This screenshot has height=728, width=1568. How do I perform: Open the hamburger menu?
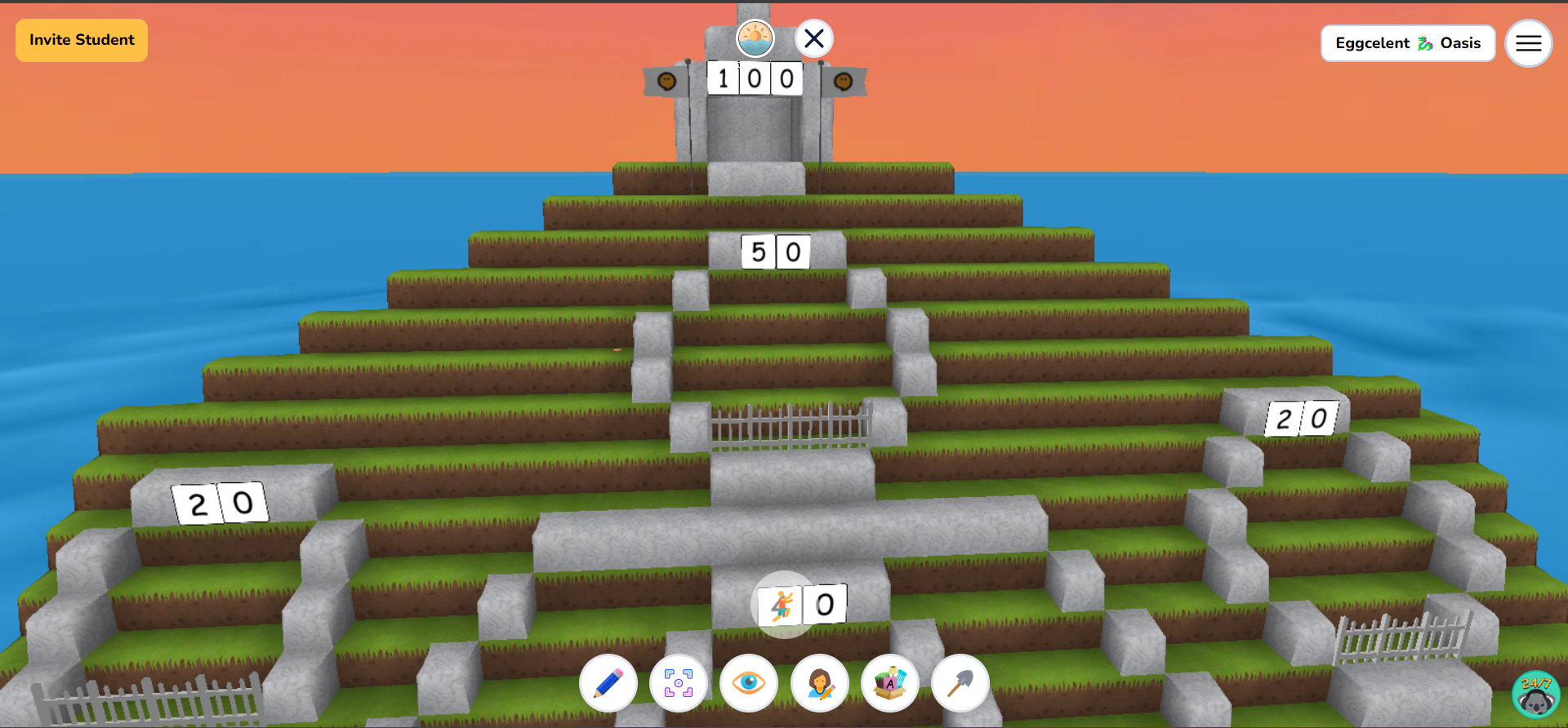(x=1528, y=43)
